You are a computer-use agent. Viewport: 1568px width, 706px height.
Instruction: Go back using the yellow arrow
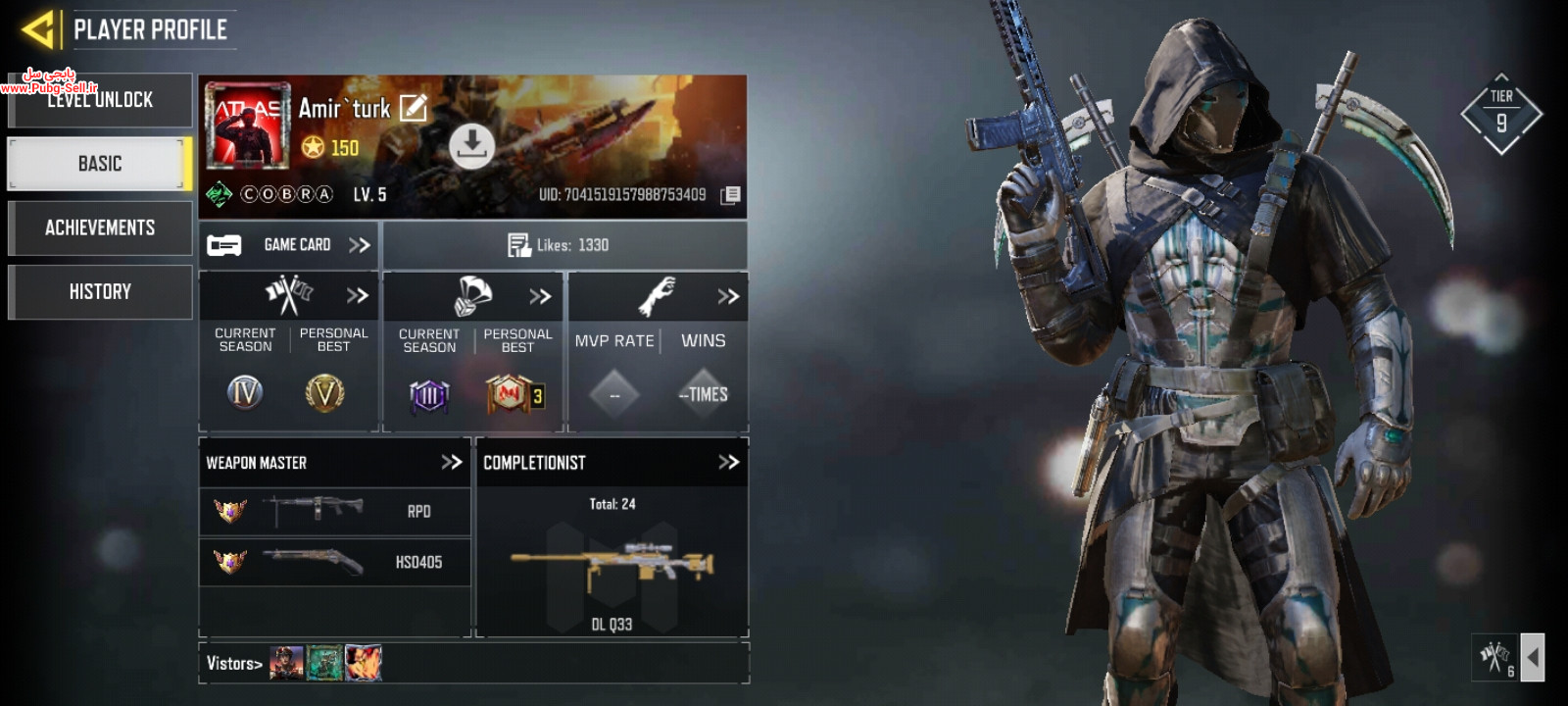[39, 29]
